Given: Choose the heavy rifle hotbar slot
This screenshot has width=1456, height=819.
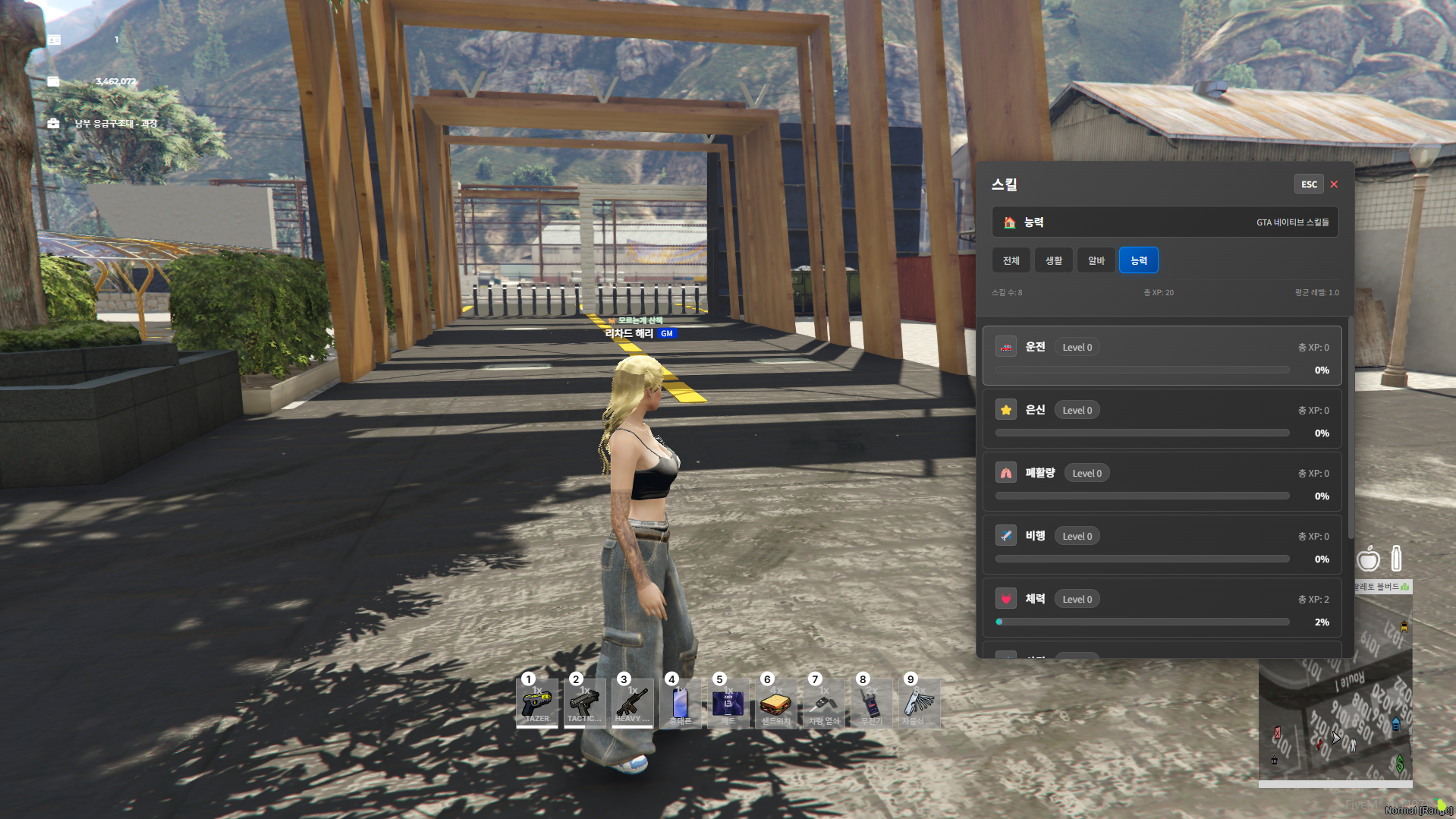Looking at the screenshot, I should tap(632, 704).
